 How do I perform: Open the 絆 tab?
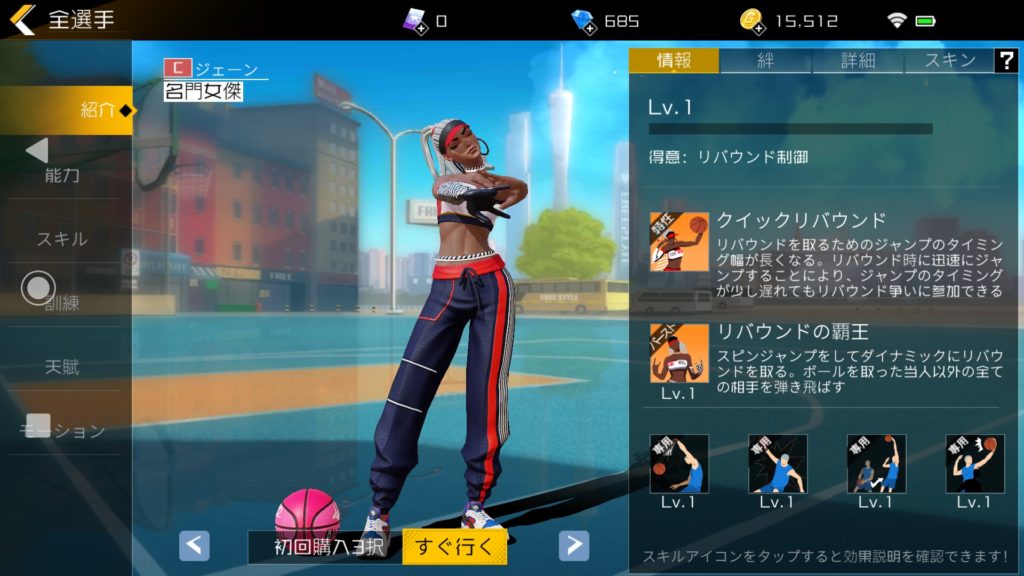coord(765,60)
